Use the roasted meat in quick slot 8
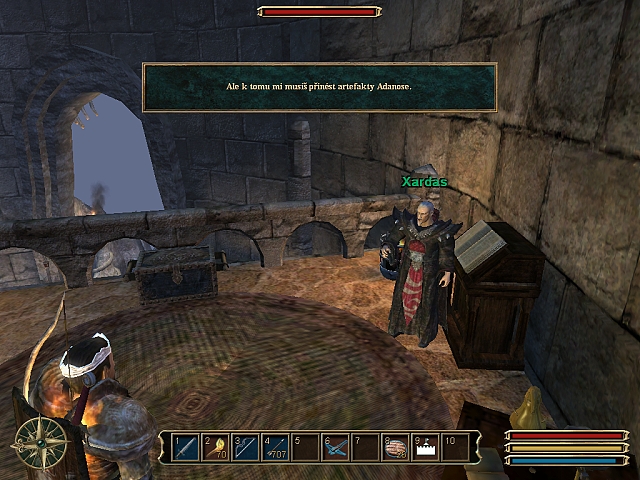Viewport: 640px width, 480px height. [x=395, y=447]
